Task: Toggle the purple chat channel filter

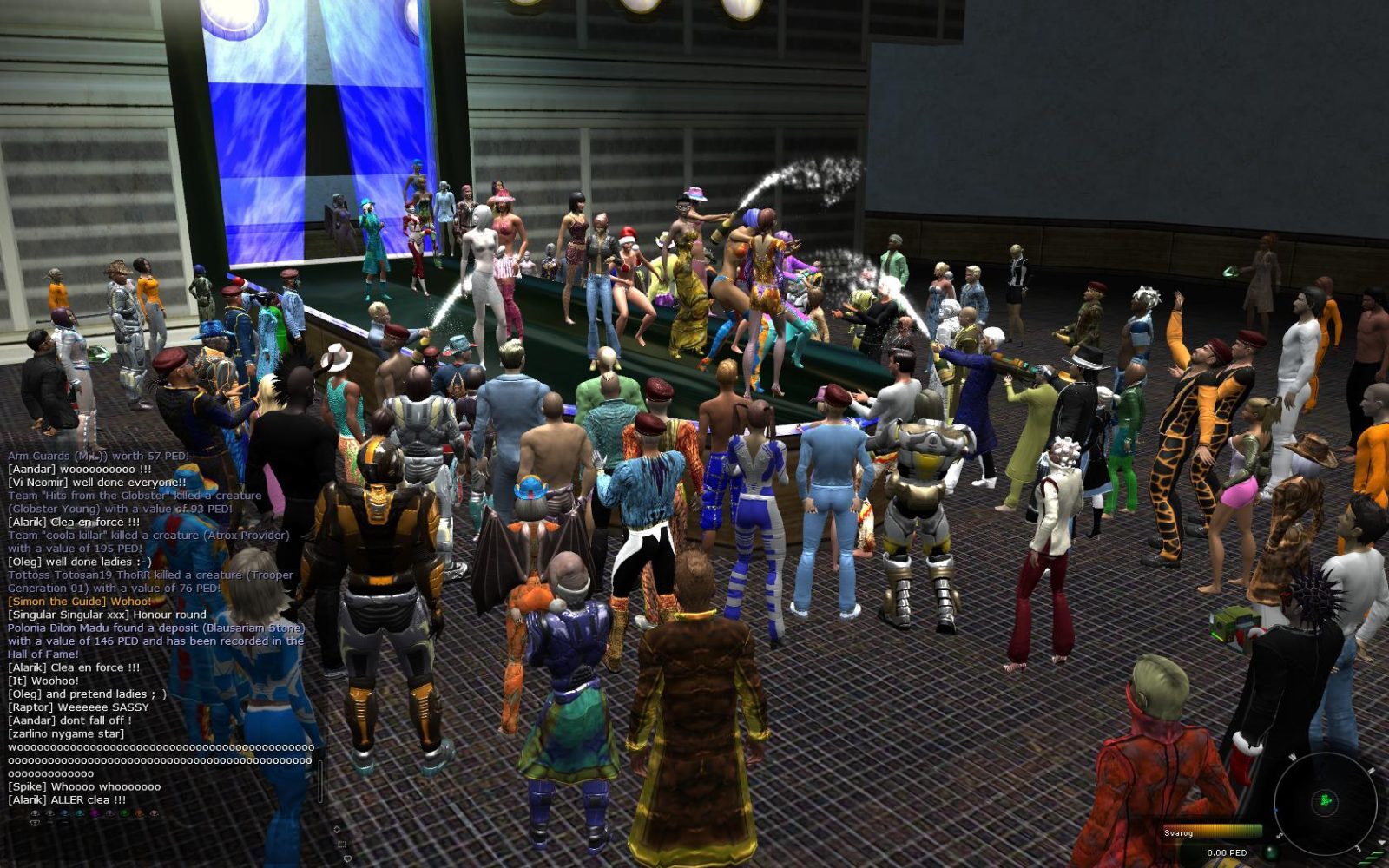Action: tap(110, 812)
